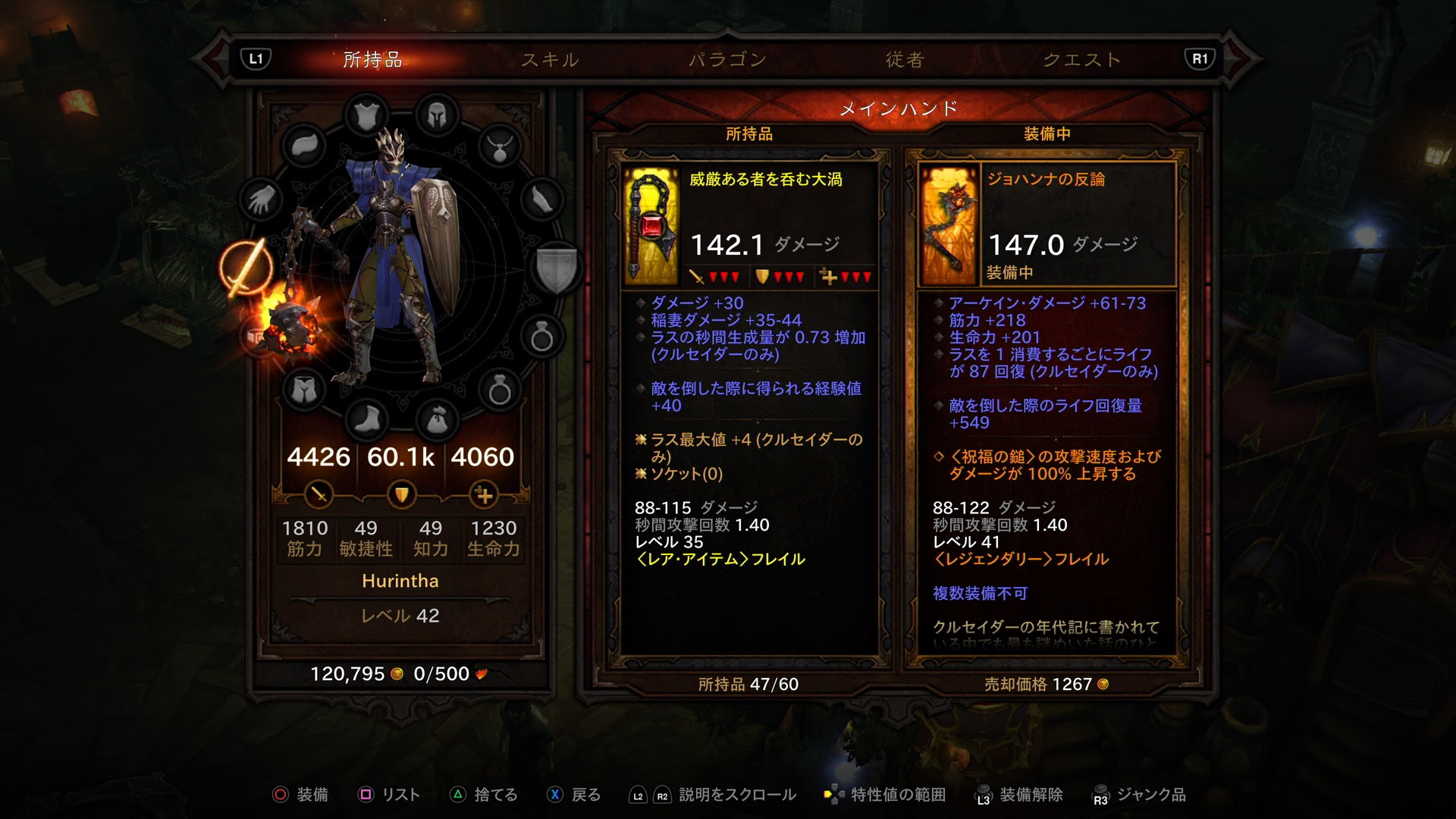Open the gloves equipment slot
Image resolution: width=1456 pixels, height=819 pixels.
coord(262,199)
